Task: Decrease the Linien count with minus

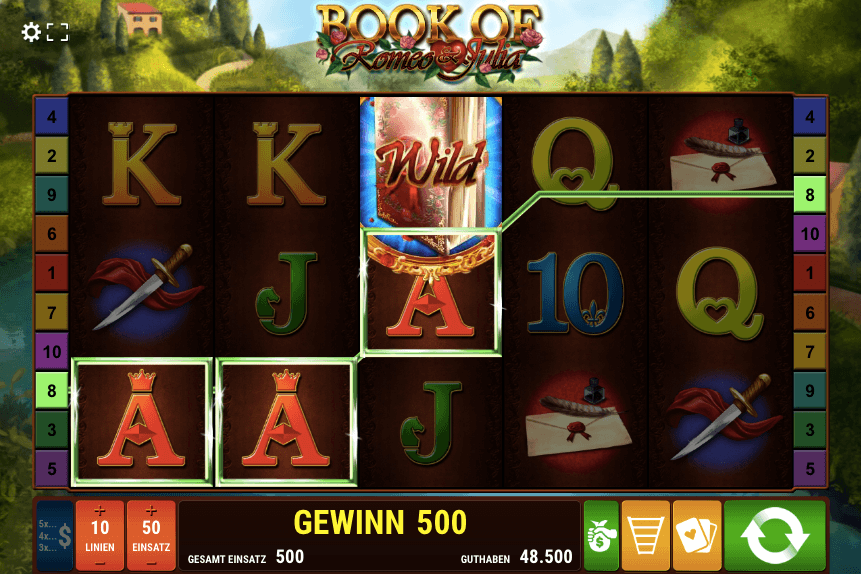Action: 100,563
